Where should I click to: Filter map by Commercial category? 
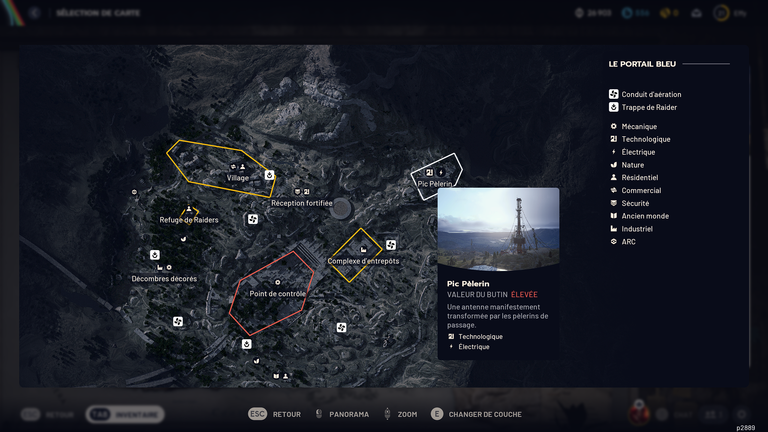(640, 190)
